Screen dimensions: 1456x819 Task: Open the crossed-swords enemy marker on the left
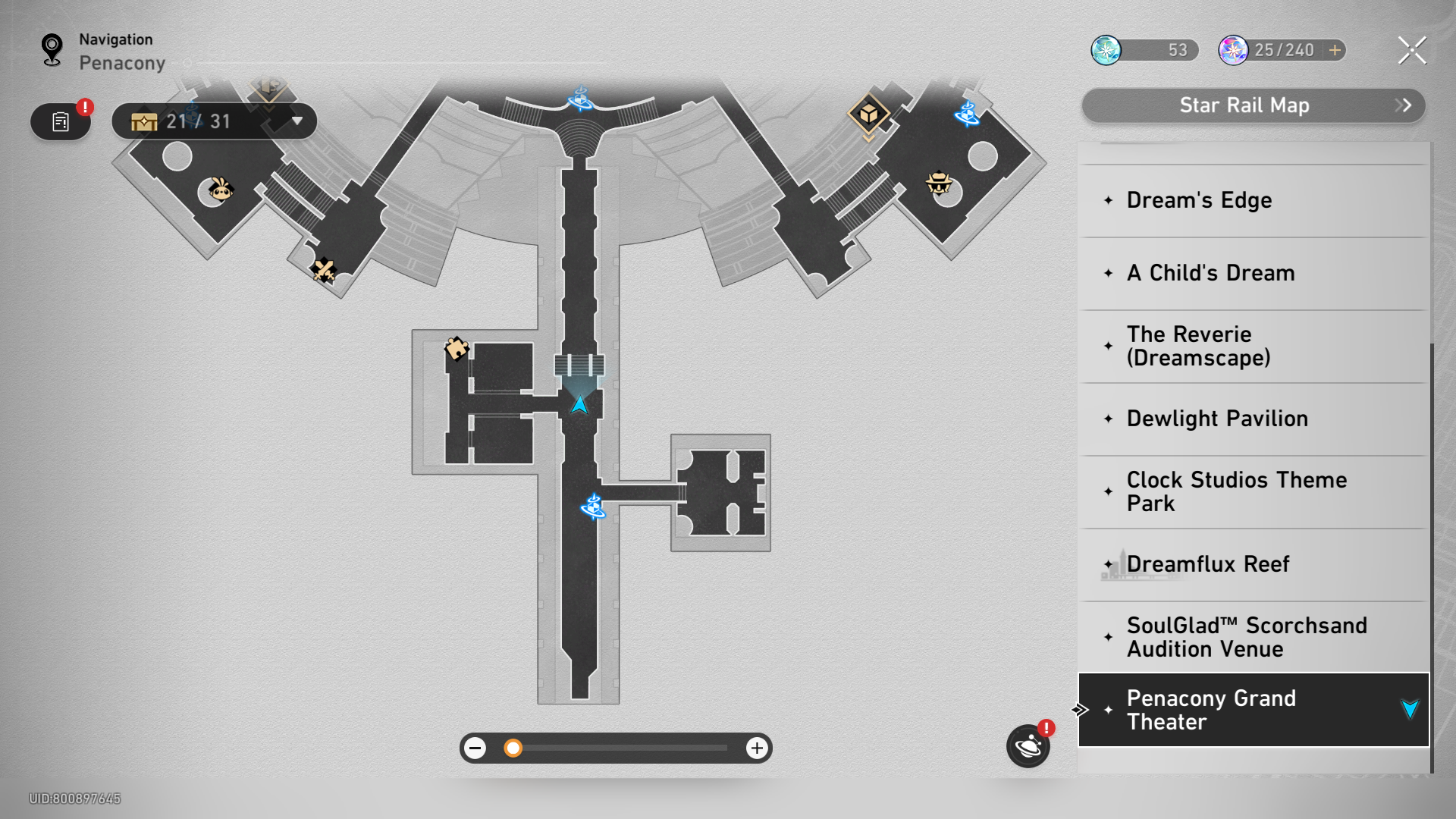[325, 269]
